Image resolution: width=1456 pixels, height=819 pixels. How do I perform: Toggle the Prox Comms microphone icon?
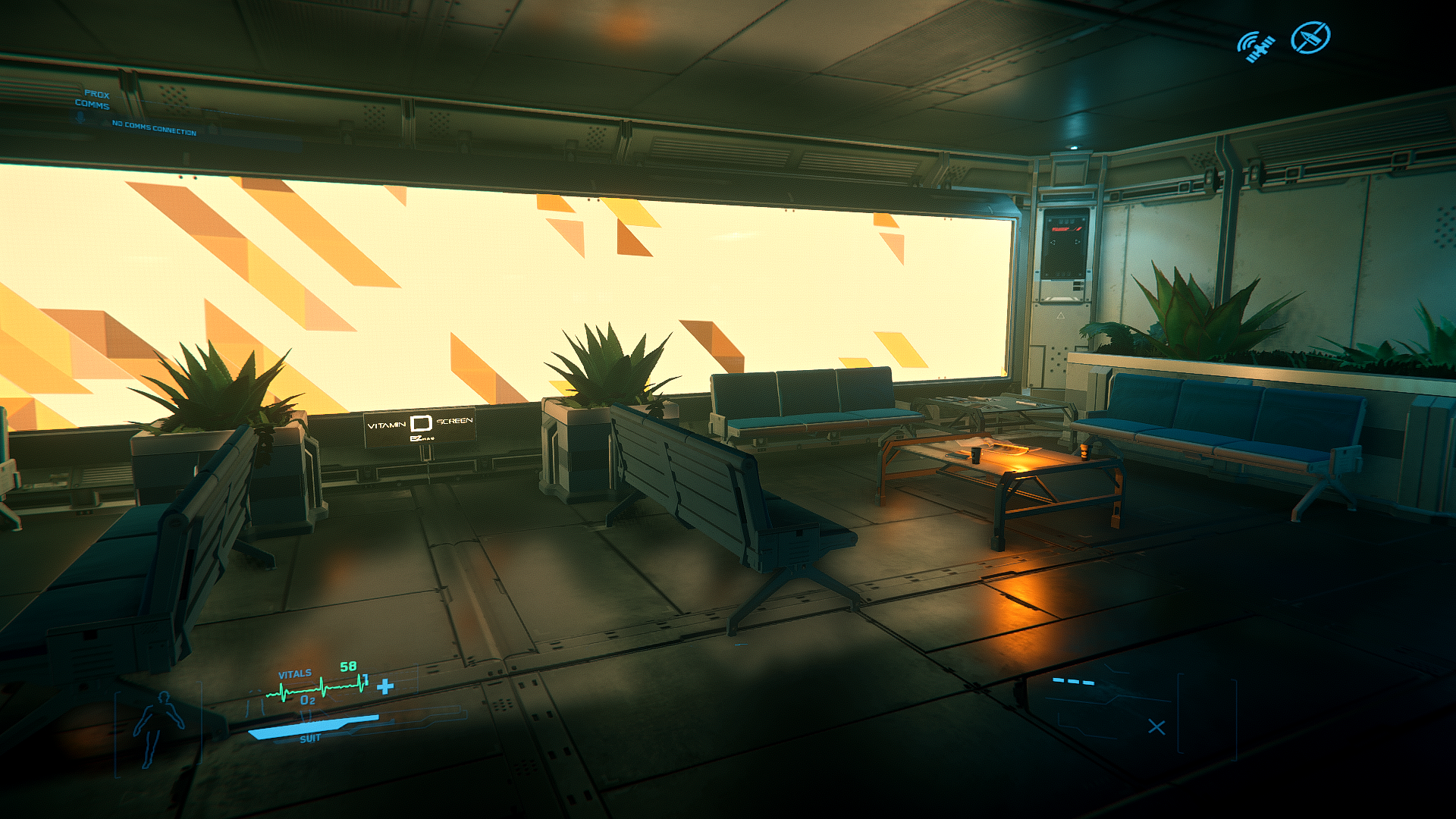80,118
